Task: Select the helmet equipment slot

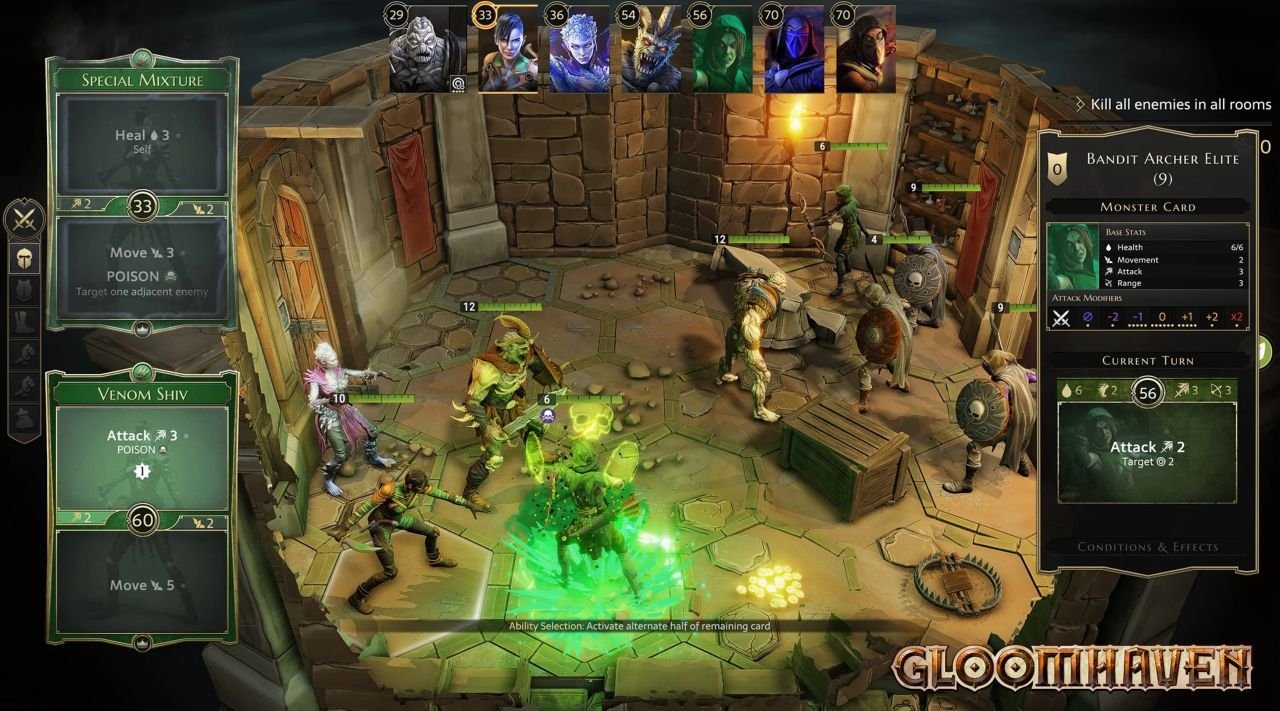Action: [25, 258]
